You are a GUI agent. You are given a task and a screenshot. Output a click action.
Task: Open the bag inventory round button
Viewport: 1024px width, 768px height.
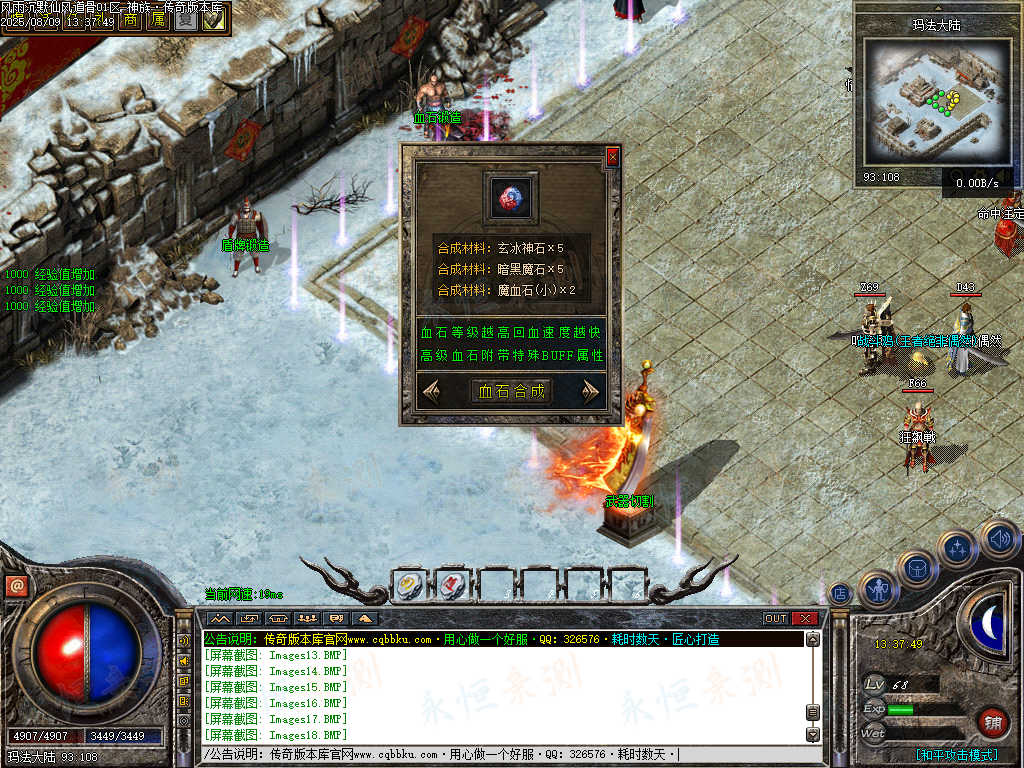coord(916,569)
